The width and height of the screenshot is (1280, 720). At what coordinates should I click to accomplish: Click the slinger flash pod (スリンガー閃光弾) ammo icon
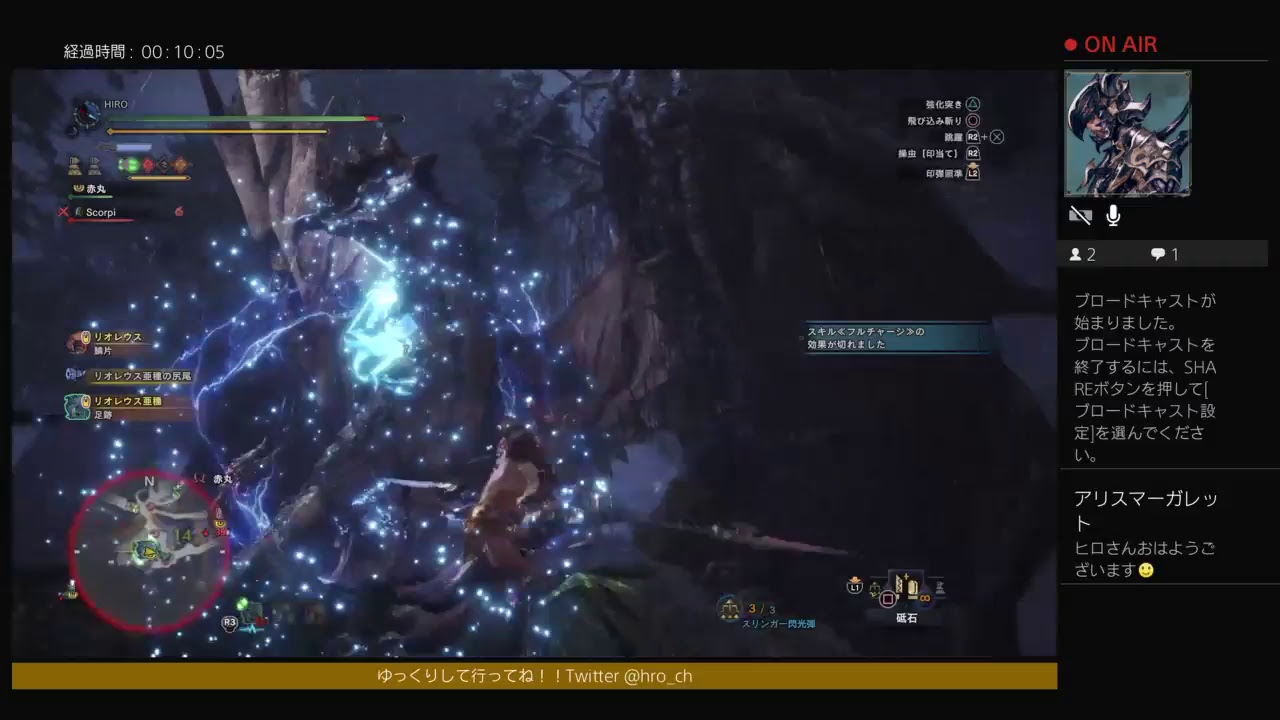point(727,607)
